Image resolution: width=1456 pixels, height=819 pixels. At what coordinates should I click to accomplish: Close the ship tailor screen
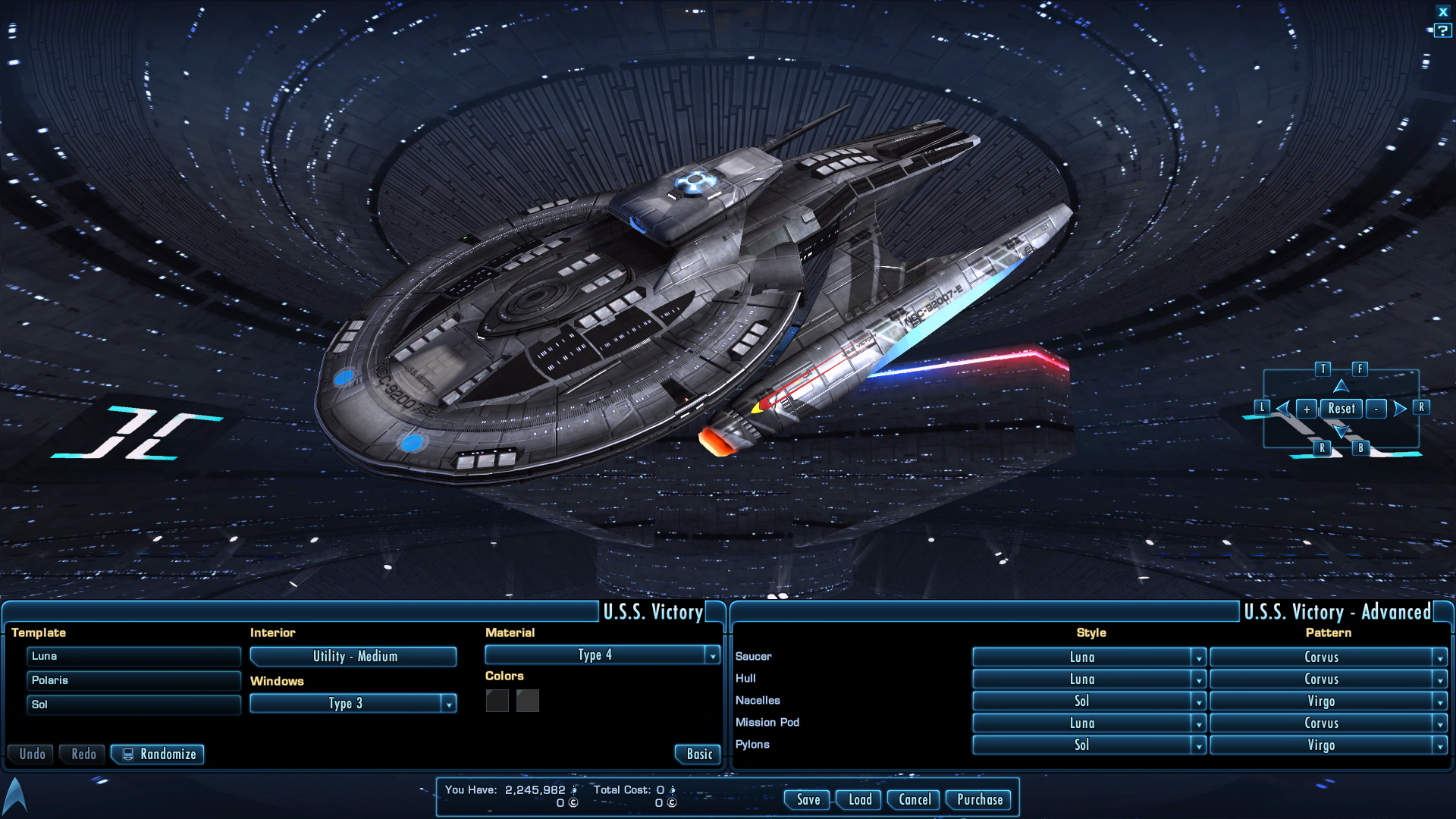[x=1443, y=12]
